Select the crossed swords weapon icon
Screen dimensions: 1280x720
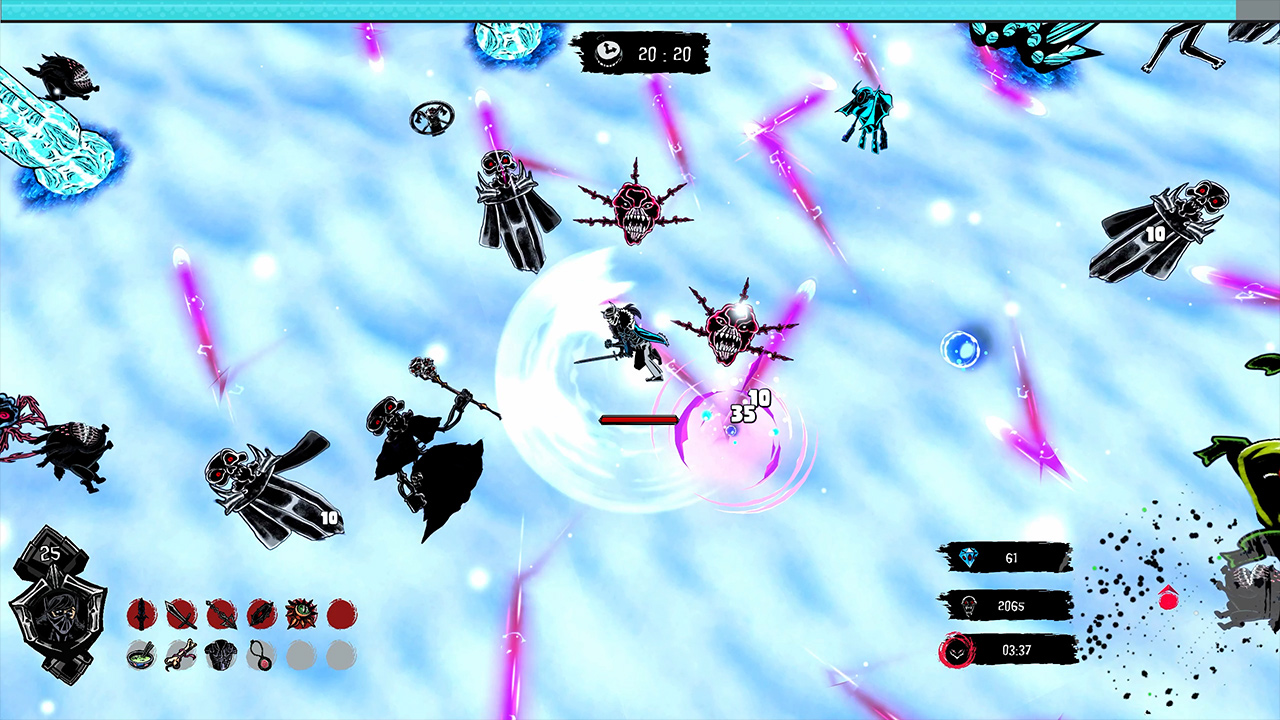181,613
